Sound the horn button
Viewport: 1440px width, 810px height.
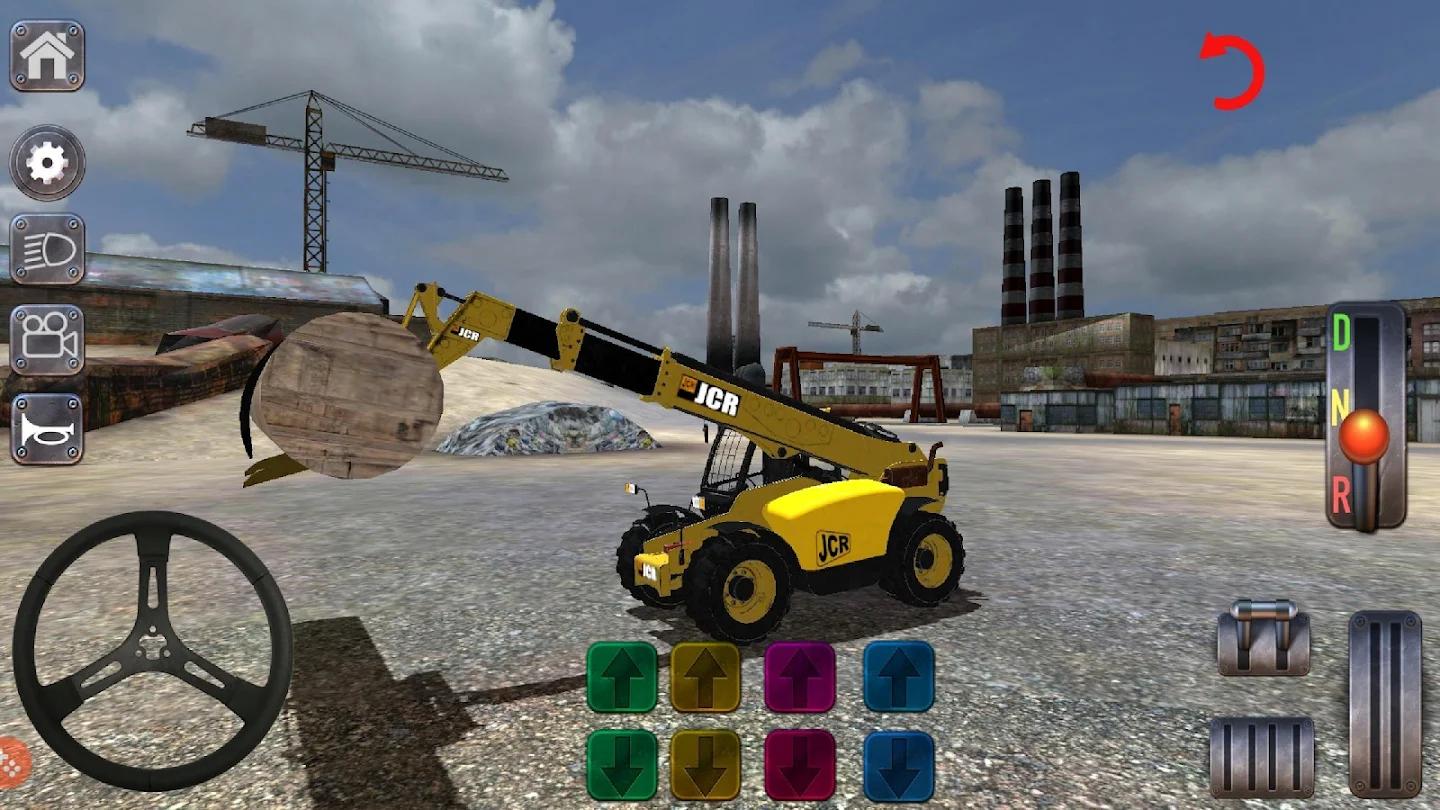pos(47,428)
